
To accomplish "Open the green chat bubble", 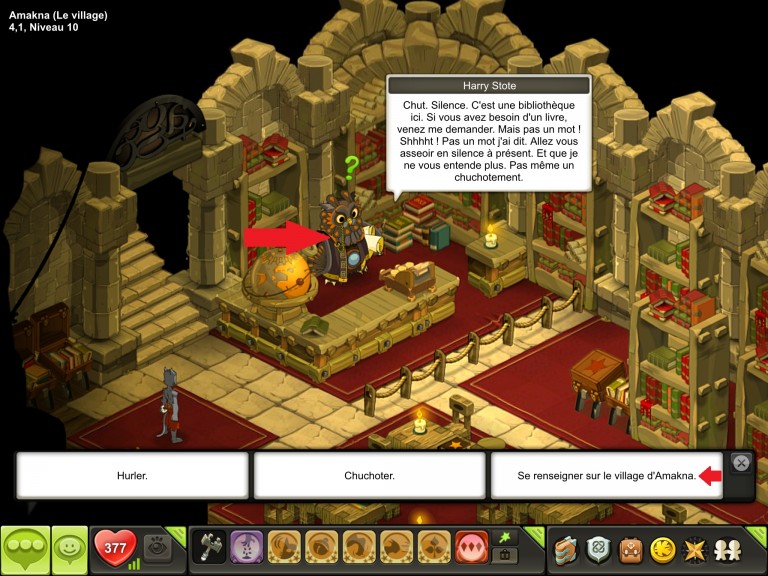I will coord(25,549).
